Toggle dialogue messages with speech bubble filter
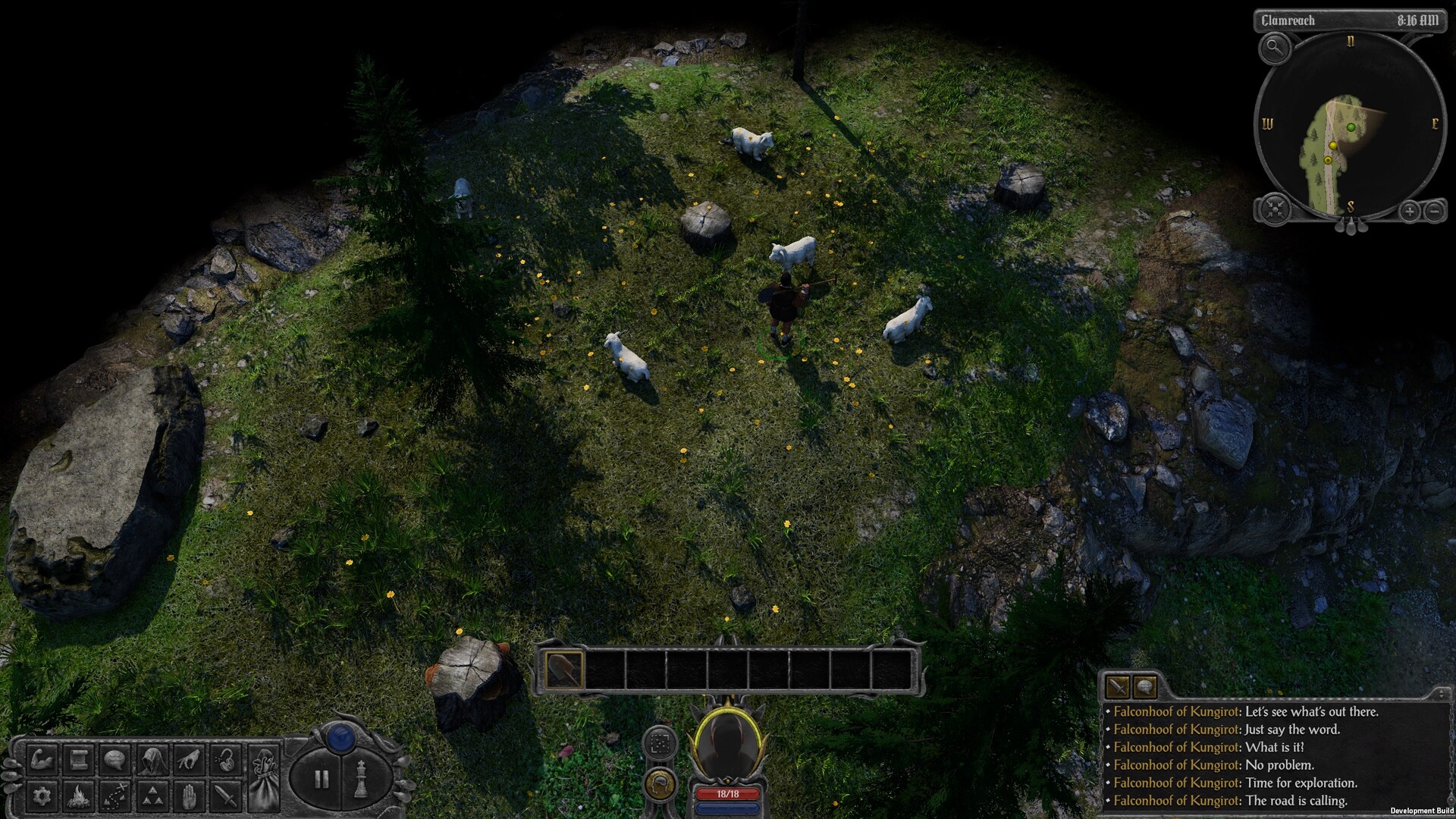 tap(1145, 687)
